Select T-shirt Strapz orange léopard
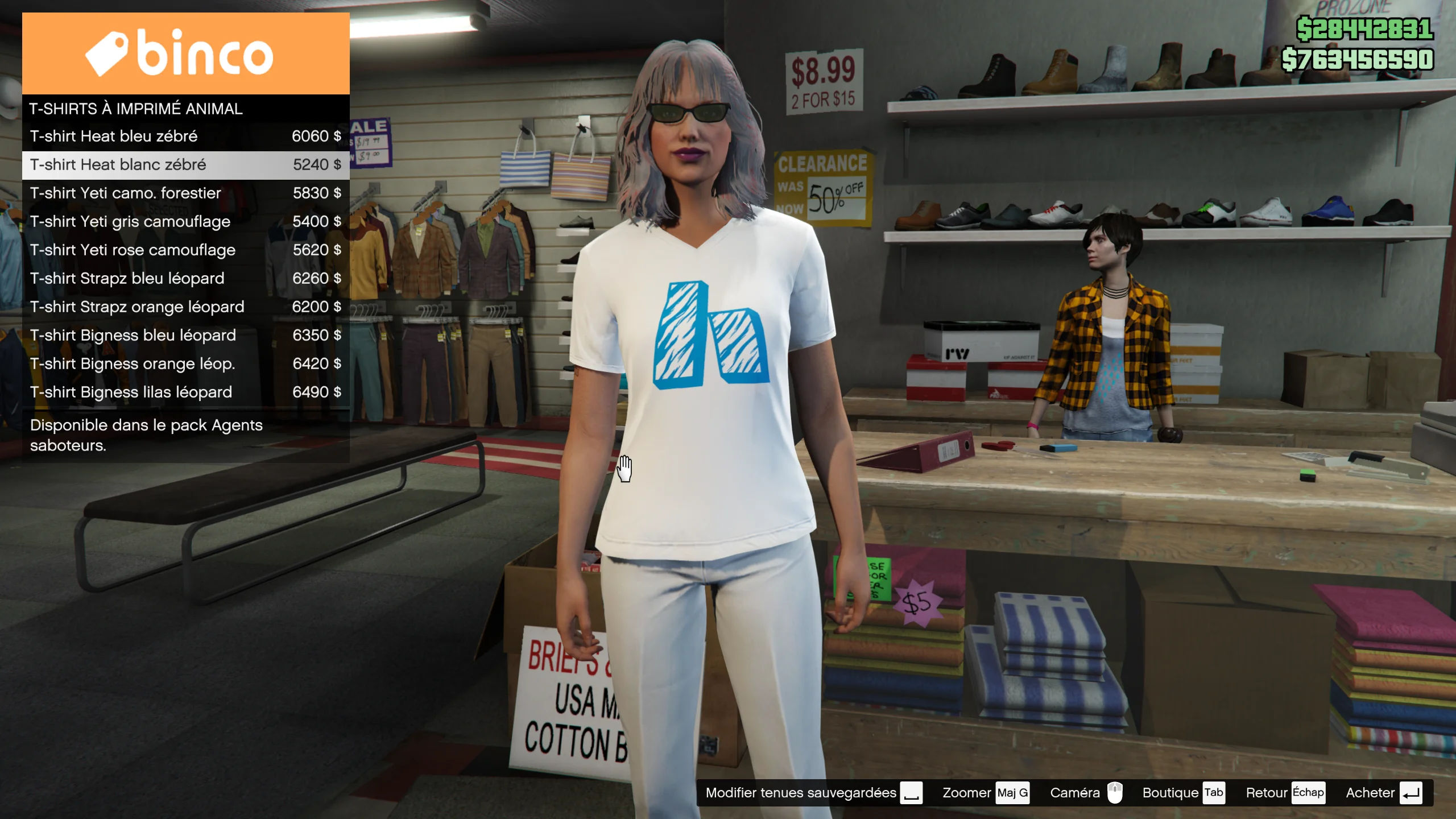This screenshot has height=819, width=1456. (x=185, y=307)
